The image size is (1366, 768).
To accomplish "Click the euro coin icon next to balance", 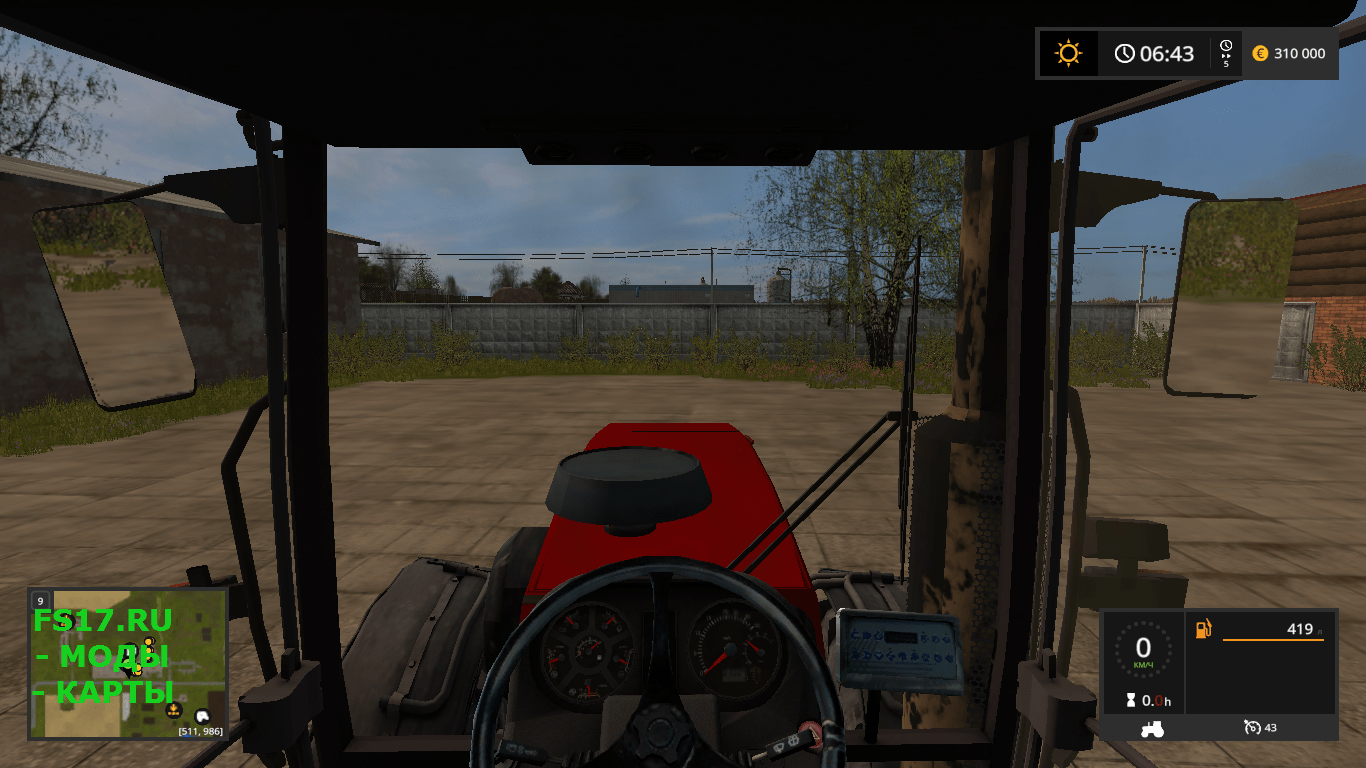I will coord(1260,54).
